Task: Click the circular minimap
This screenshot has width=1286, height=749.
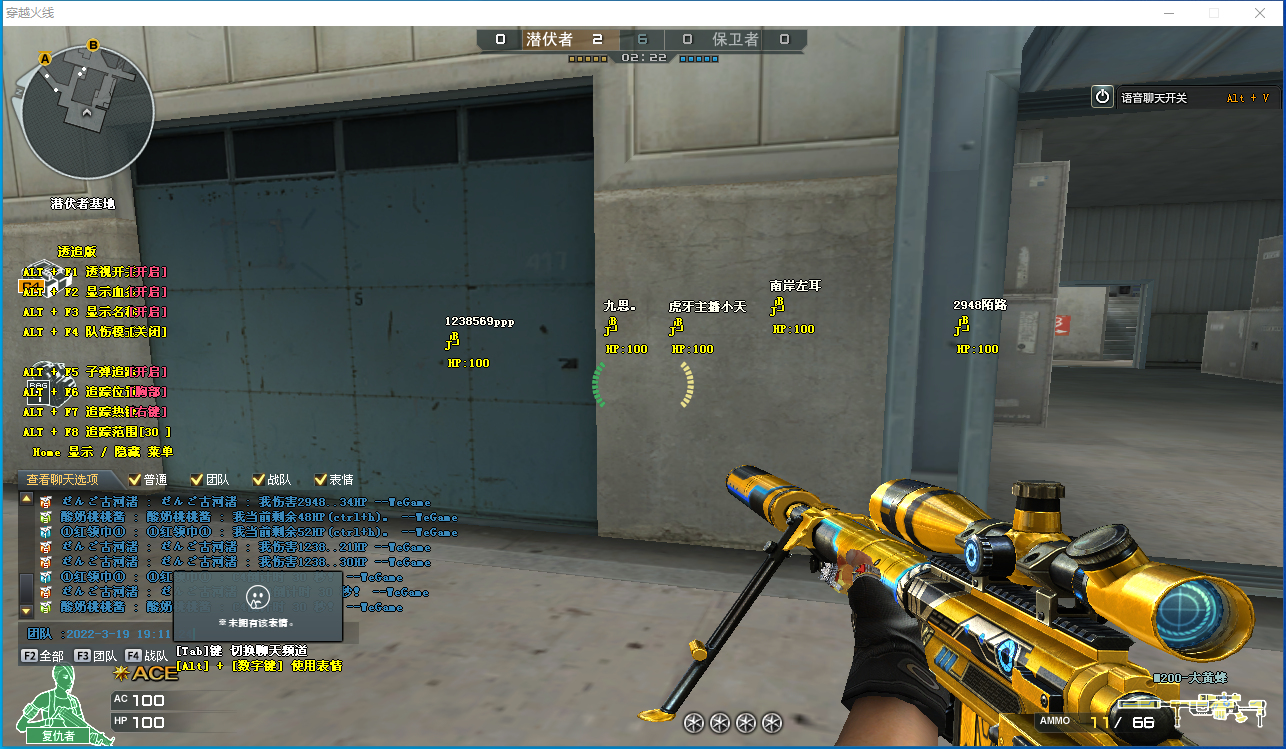Action: click(x=88, y=114)
